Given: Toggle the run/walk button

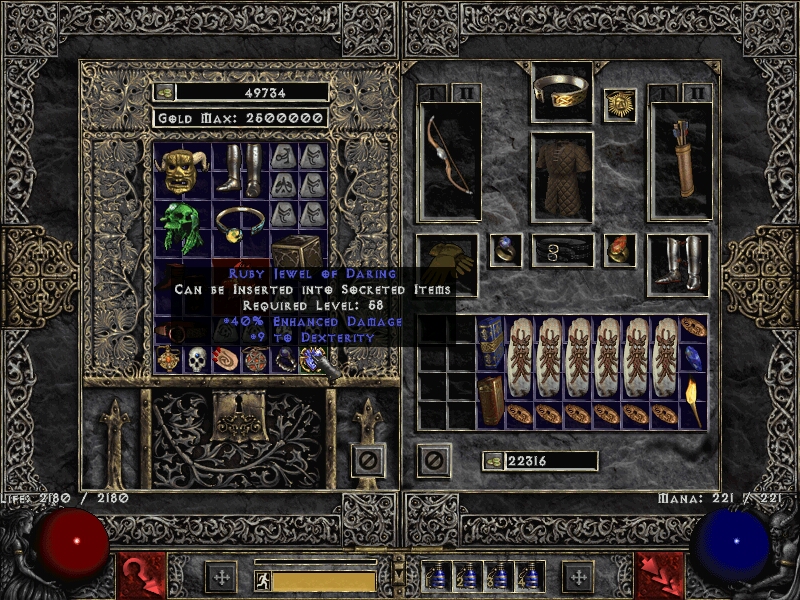Looking at the screenshot, I should [x=263, y=580].
